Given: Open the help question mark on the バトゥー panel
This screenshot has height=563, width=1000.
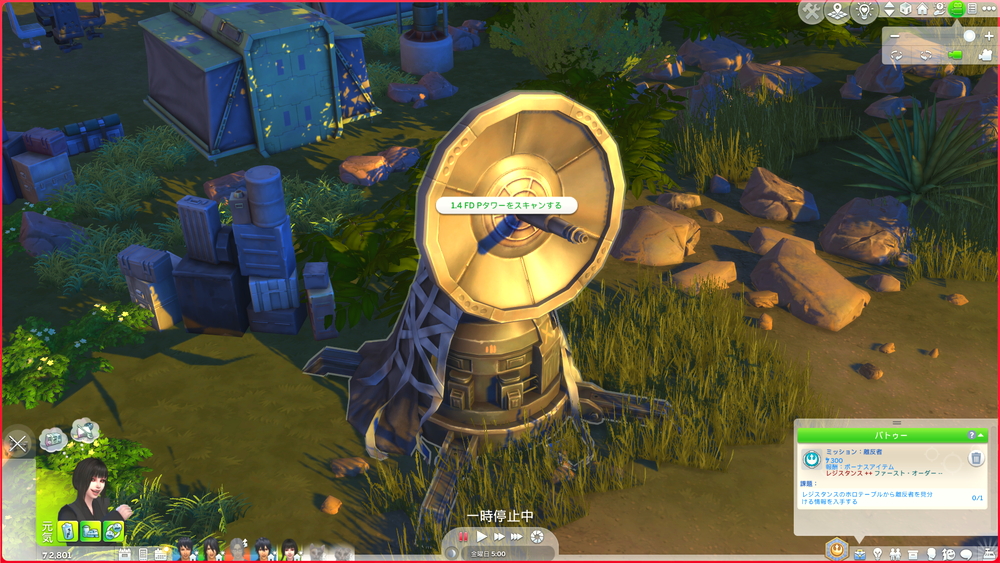Looking at the screenshot, I should (970, 436).
